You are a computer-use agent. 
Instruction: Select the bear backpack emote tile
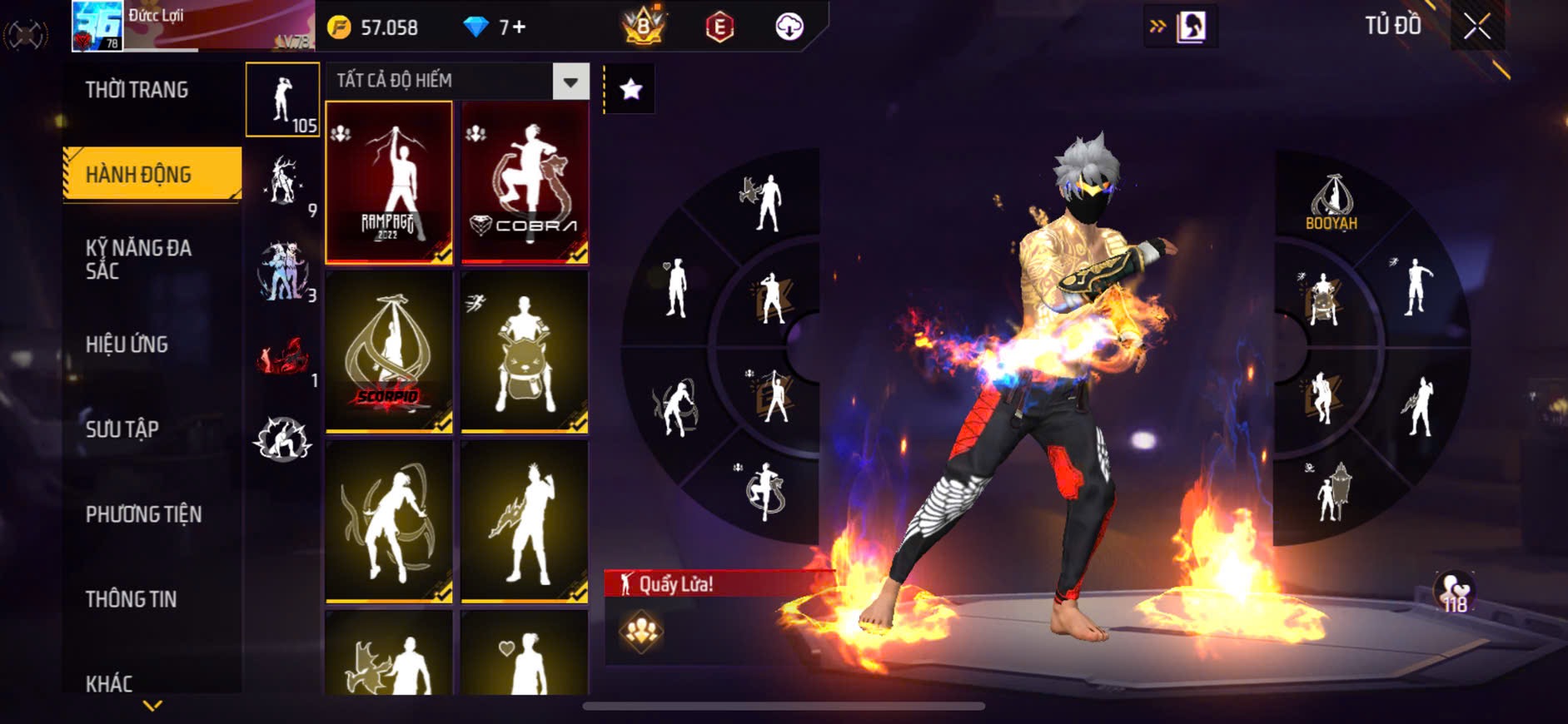525,352
